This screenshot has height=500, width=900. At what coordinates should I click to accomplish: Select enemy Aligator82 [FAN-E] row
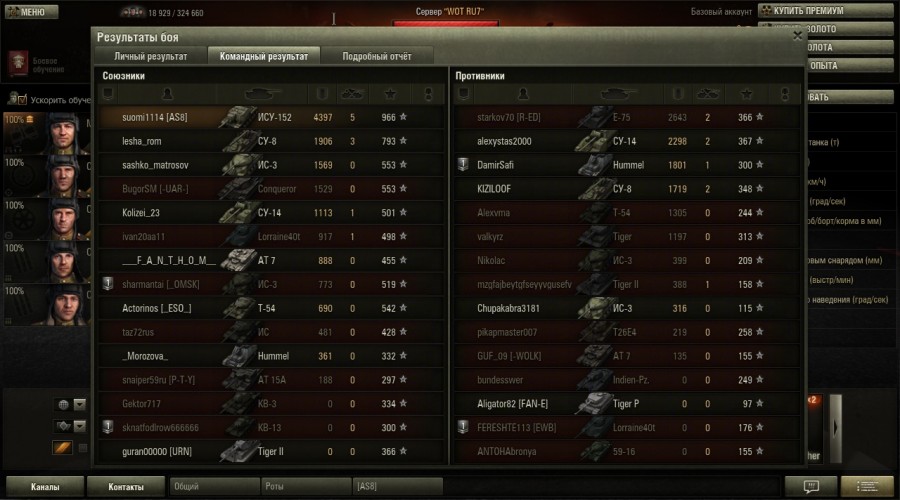[513, 404]
